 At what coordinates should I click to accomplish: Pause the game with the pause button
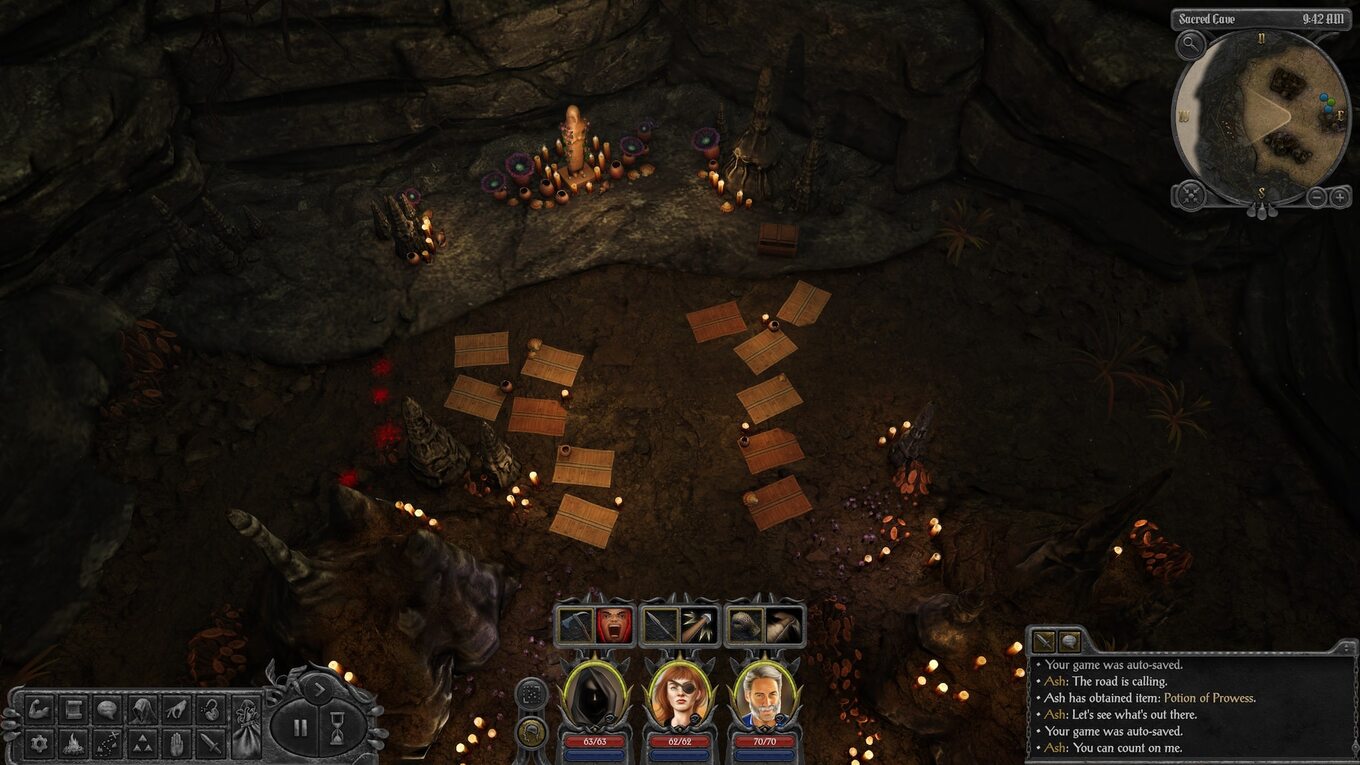(x=300, y=727)
